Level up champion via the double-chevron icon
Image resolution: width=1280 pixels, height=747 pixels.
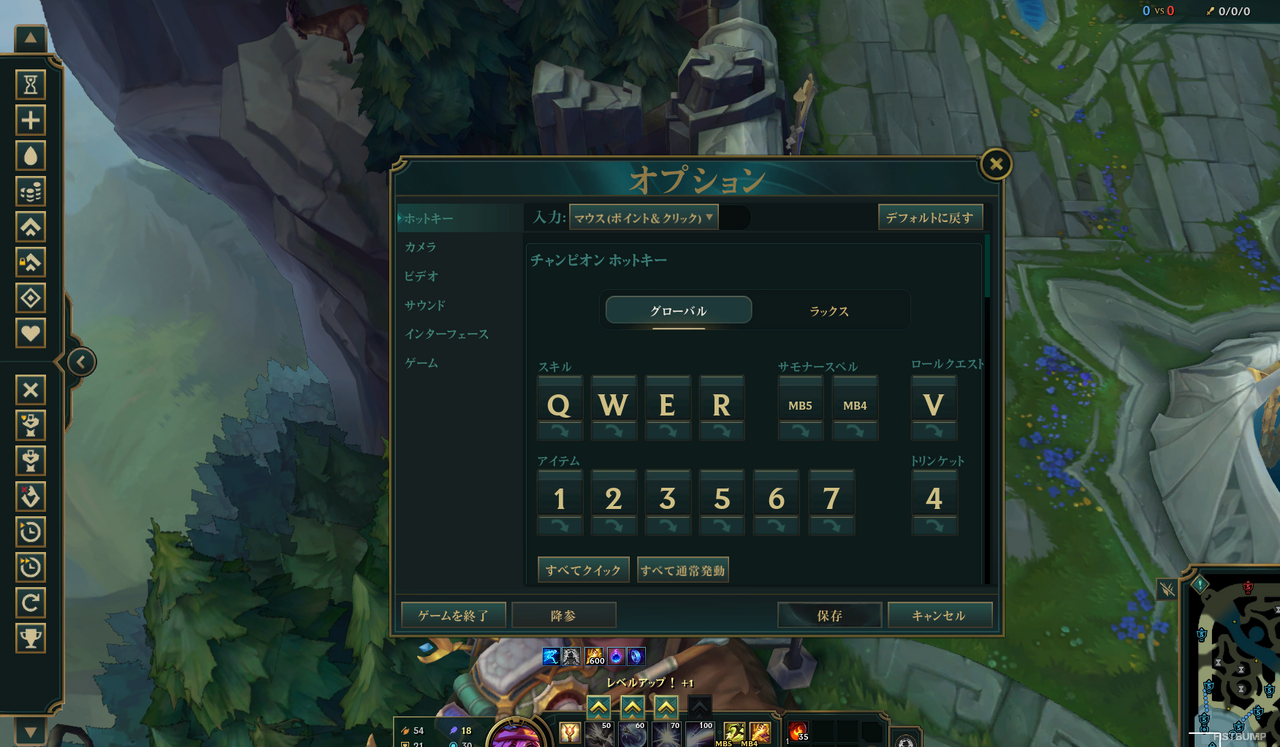[30, 227]
